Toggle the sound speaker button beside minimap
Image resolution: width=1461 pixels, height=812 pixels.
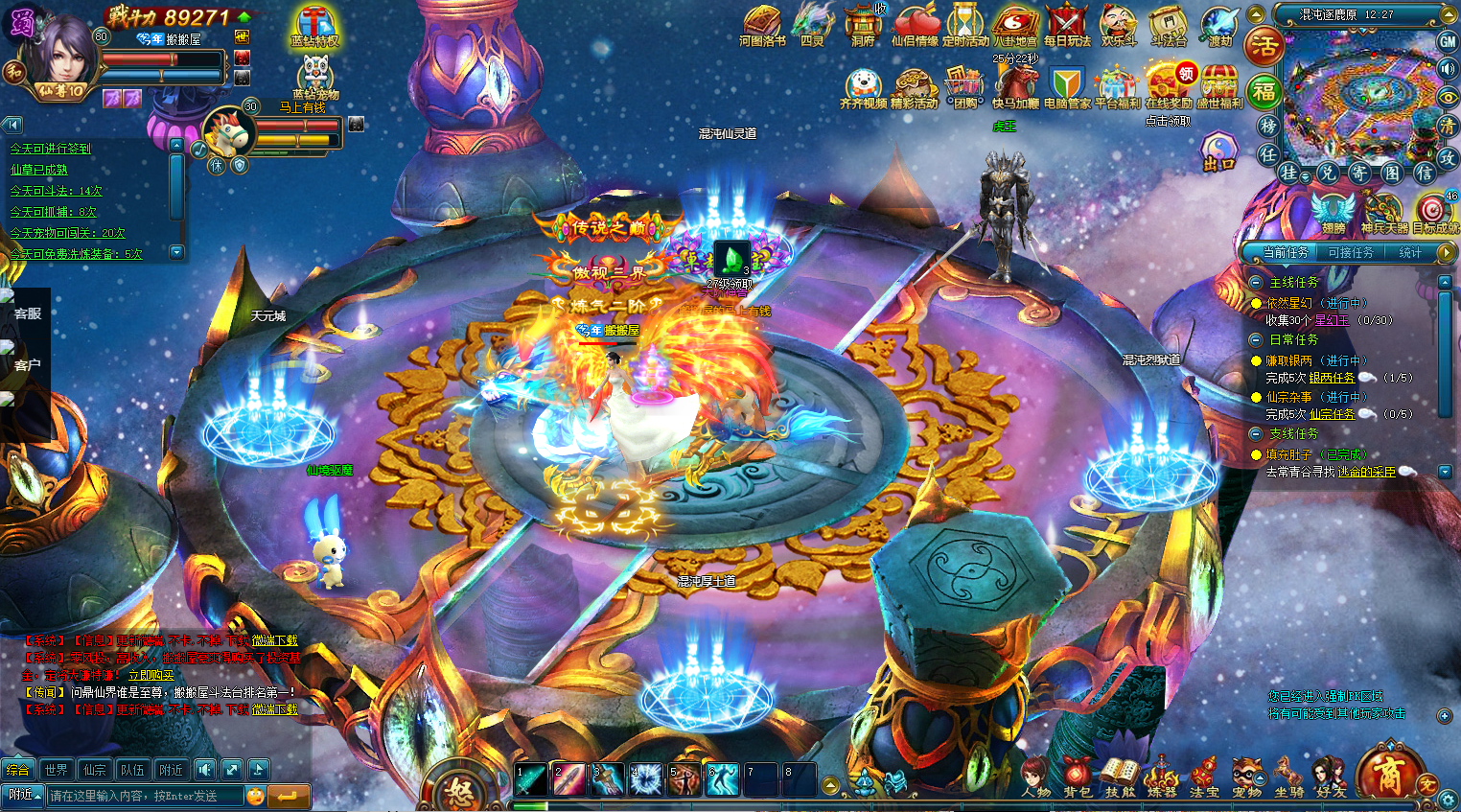[x=1448, y=68]
